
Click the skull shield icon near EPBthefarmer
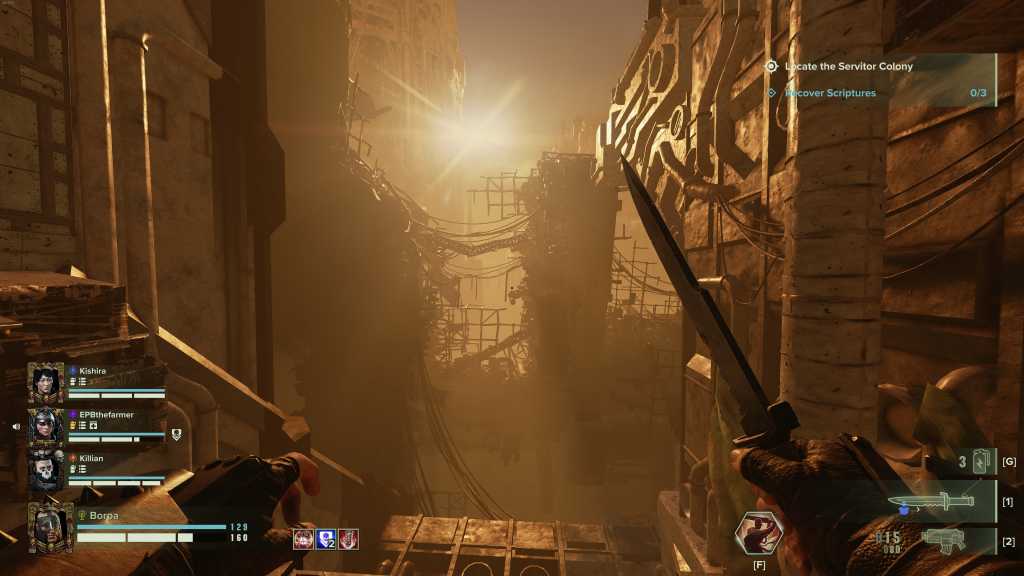click(x=176, y=434)
